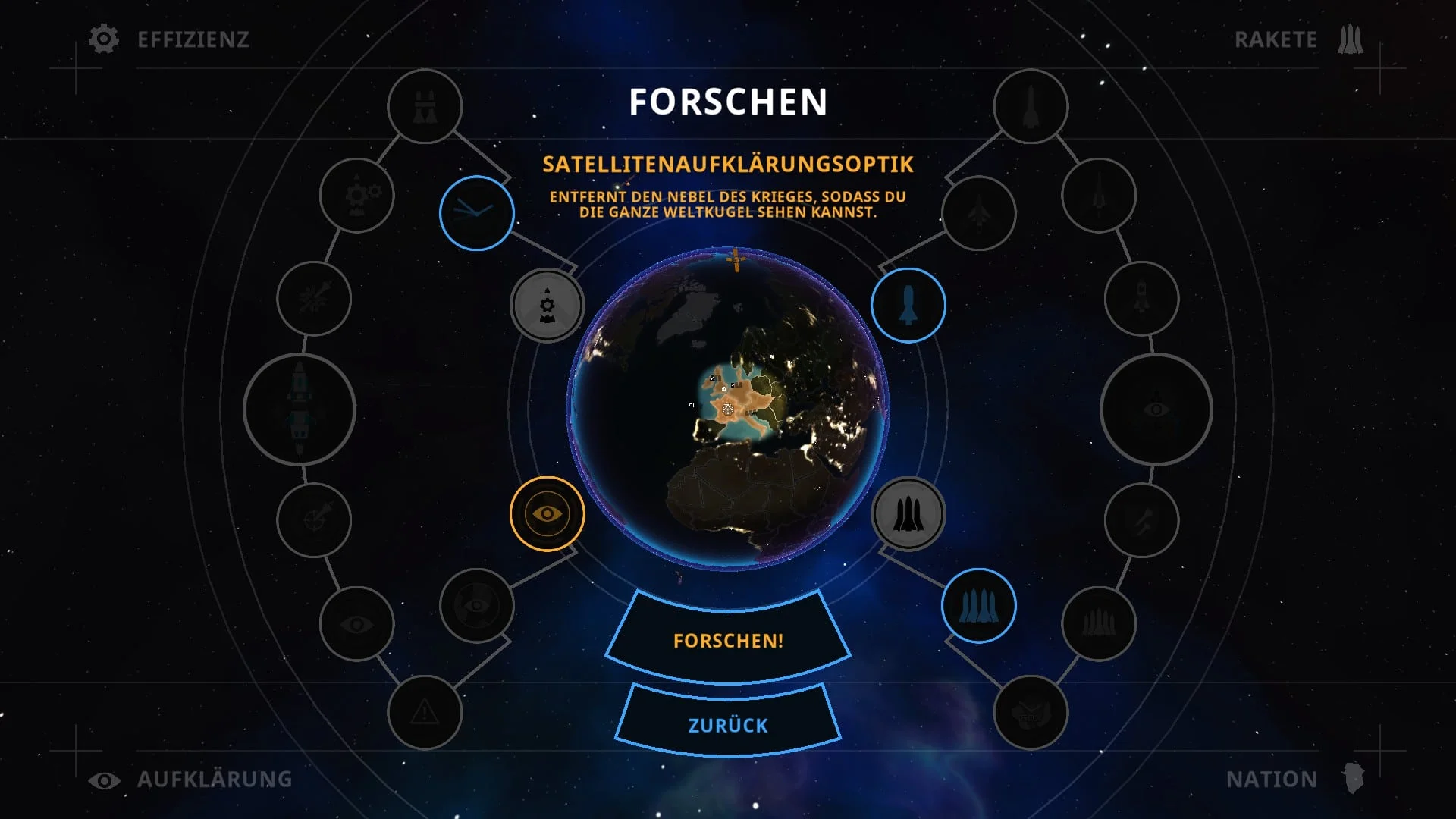
Task: Choose the blue-ringed lines research node
Action: pos(476,213)
